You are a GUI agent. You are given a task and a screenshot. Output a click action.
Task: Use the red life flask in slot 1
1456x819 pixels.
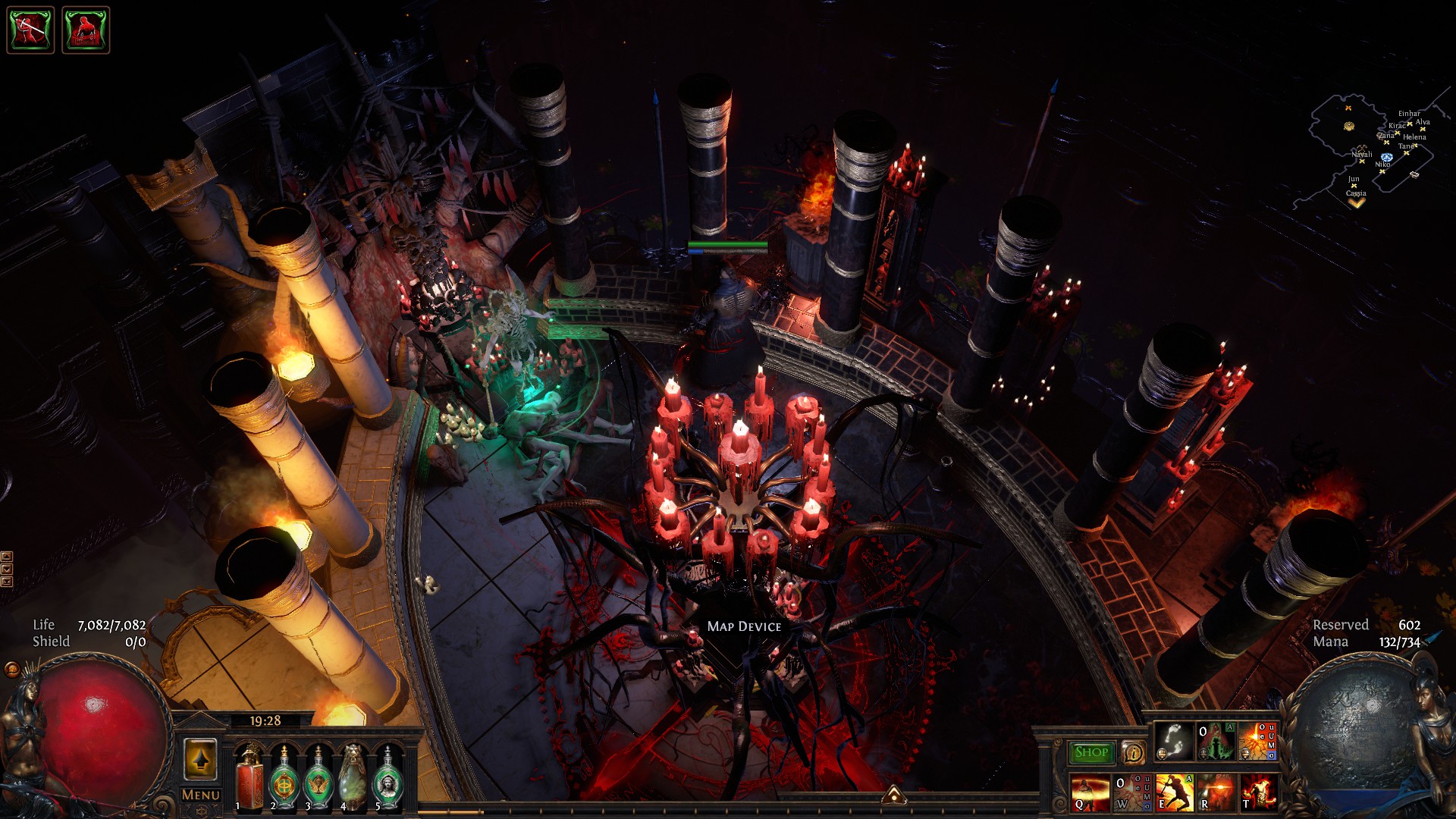pyautogui.click(x=249, y=777)
